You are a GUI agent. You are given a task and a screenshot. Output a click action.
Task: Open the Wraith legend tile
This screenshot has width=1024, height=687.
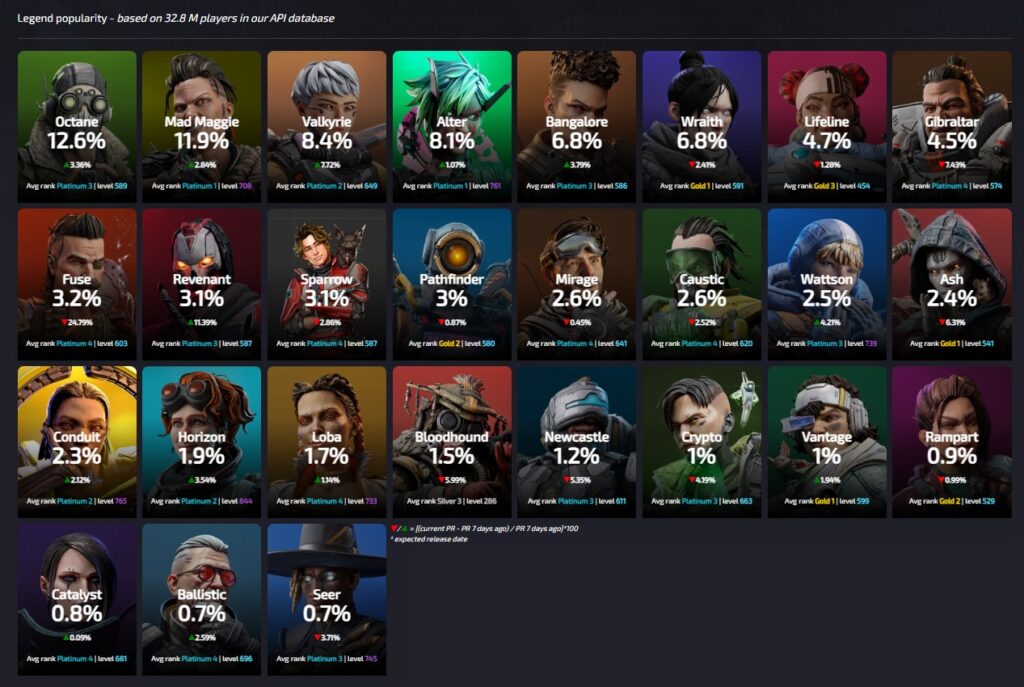tap(701, 120)
